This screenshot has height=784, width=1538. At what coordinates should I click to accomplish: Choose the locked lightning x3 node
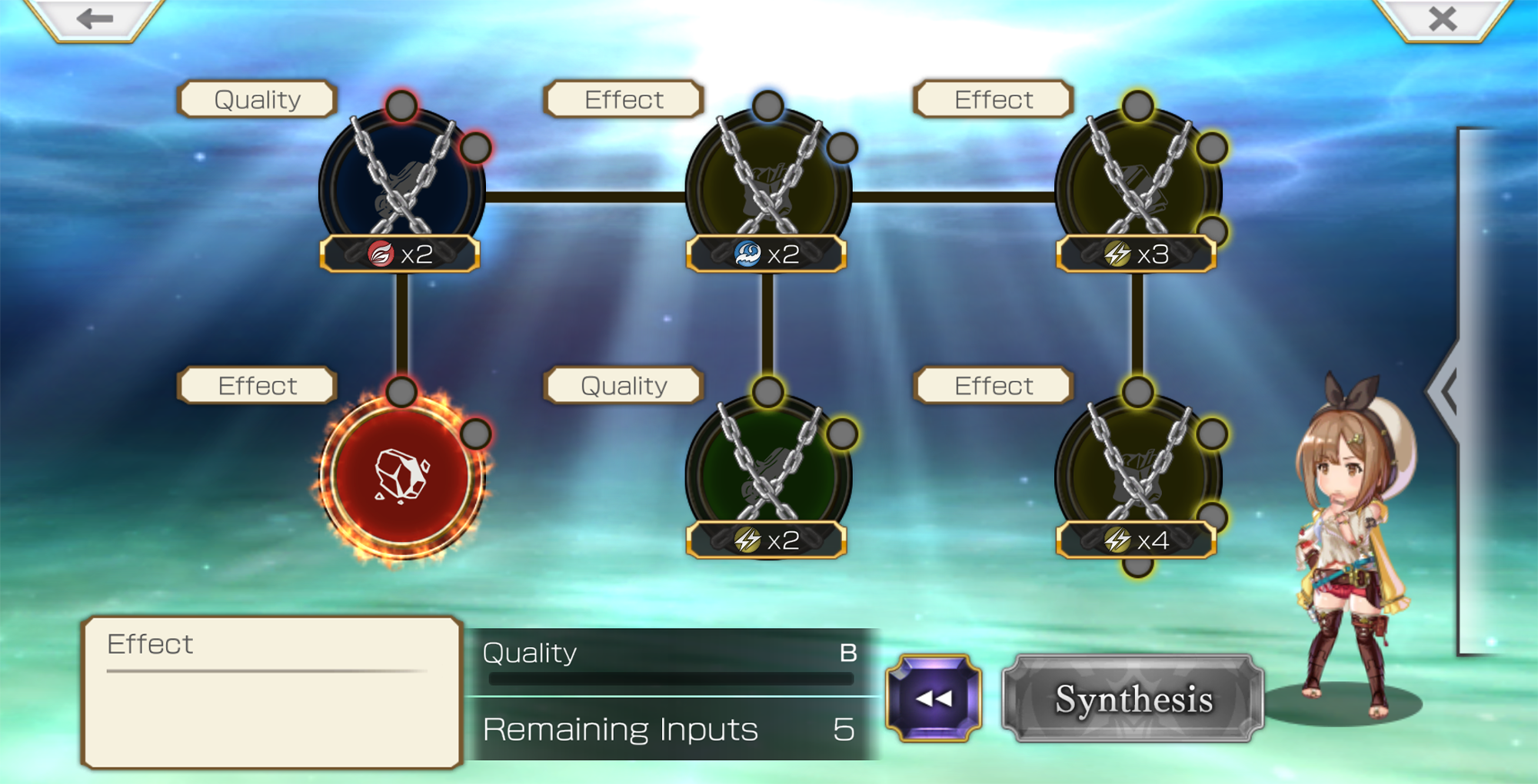(1137, 189)
